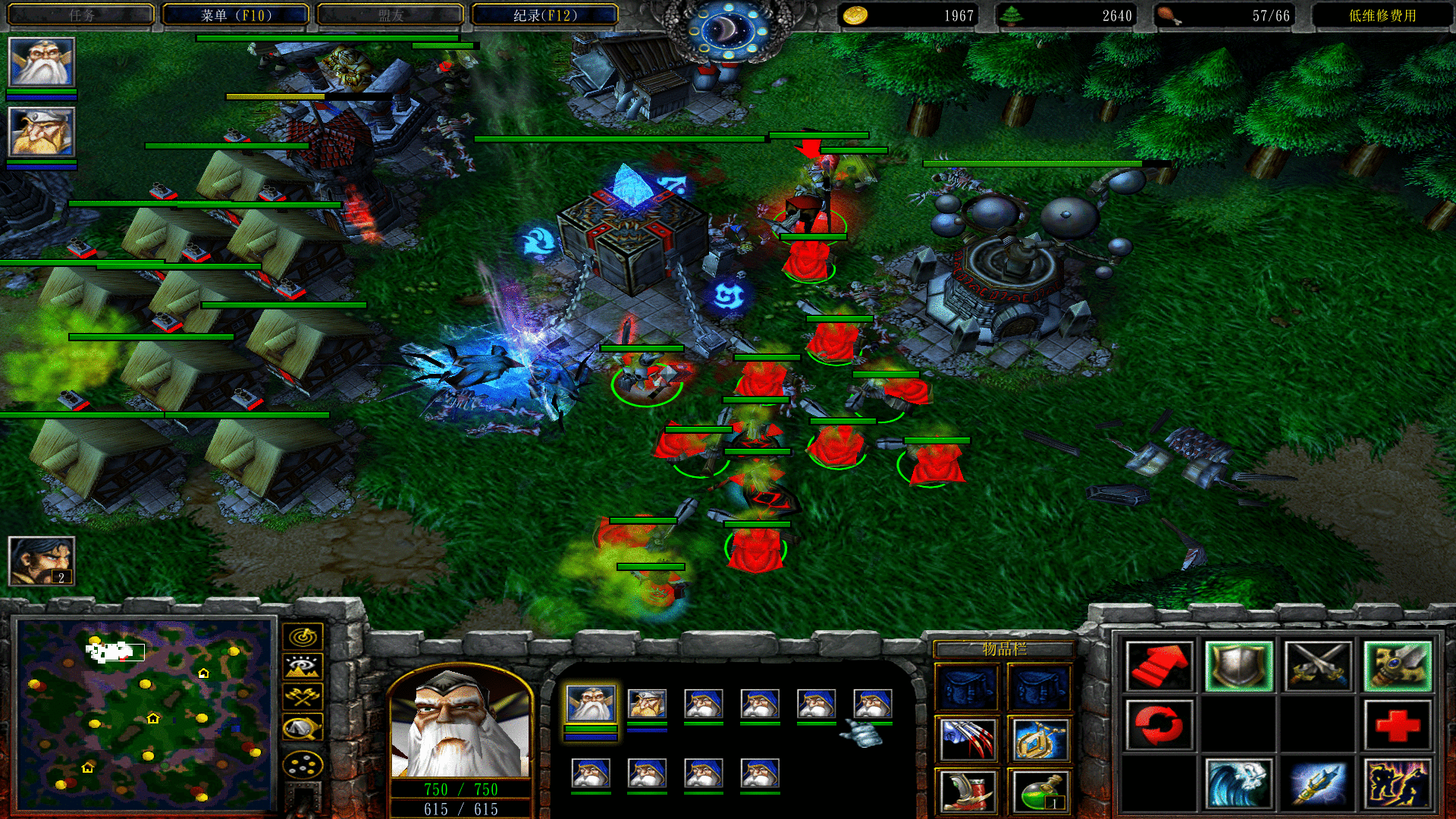Click on the minimap
The image size is (1456, 819).
click(x=146, y=713)
